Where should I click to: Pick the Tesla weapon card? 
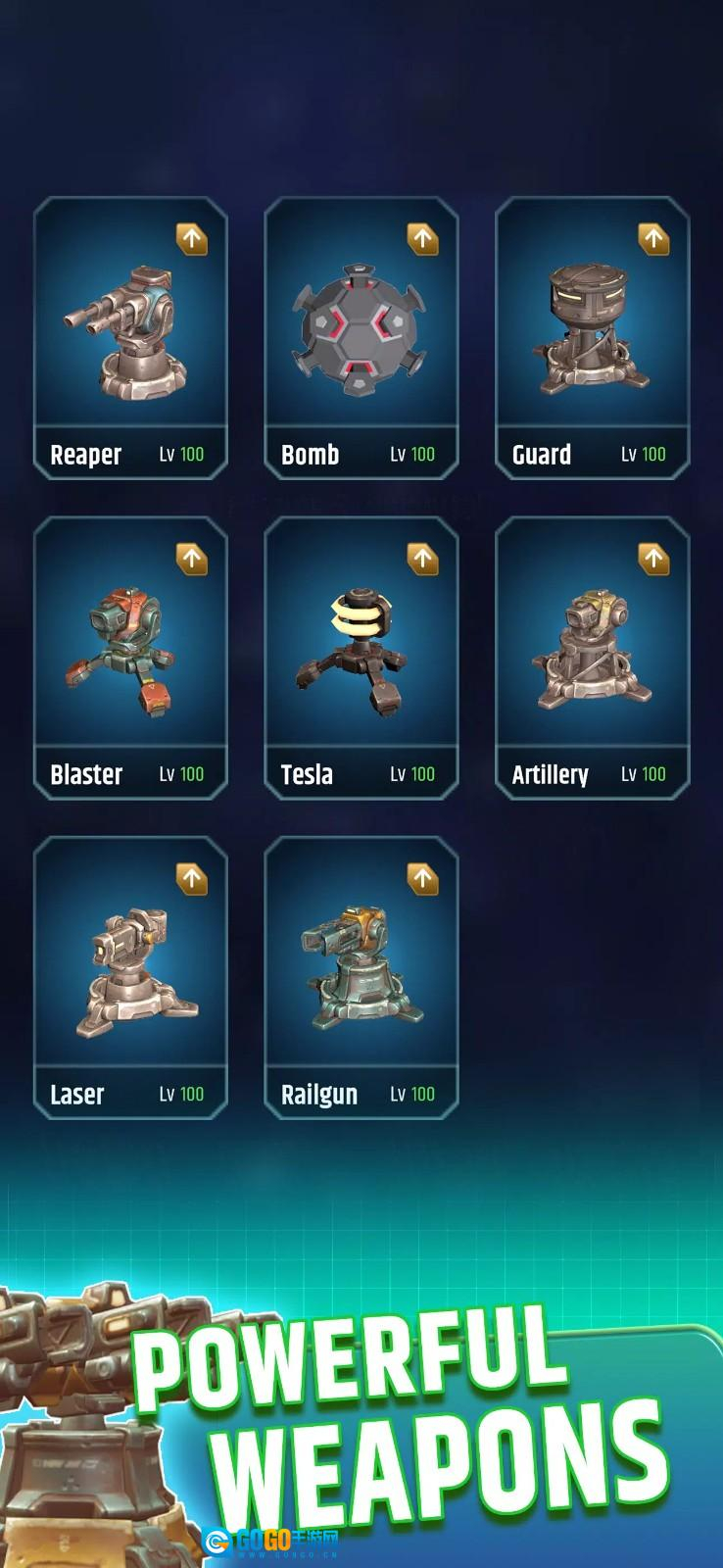click(x=361, y=658)
